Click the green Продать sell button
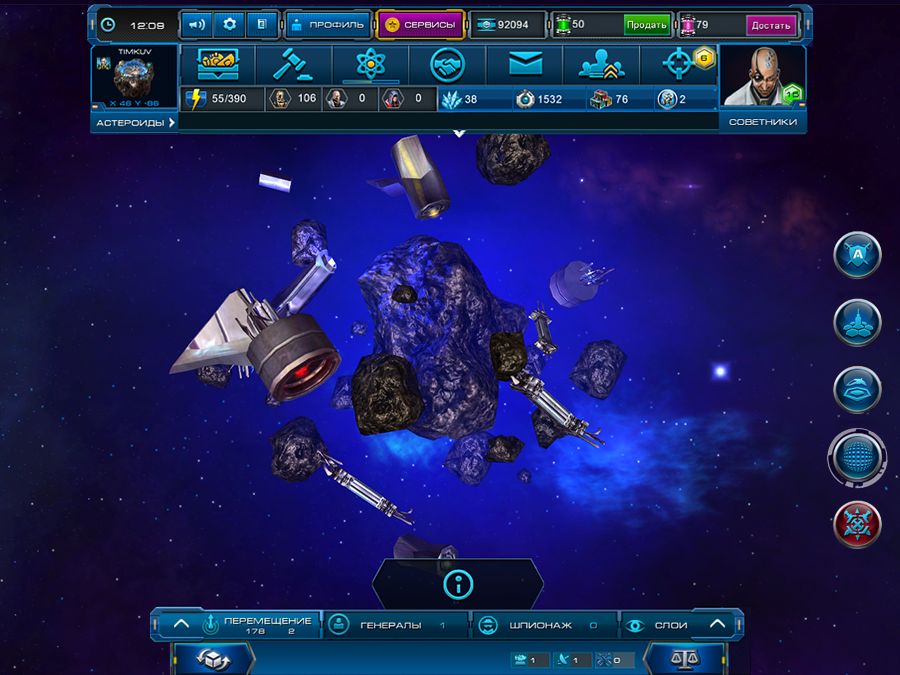 [x=647, y=25]
